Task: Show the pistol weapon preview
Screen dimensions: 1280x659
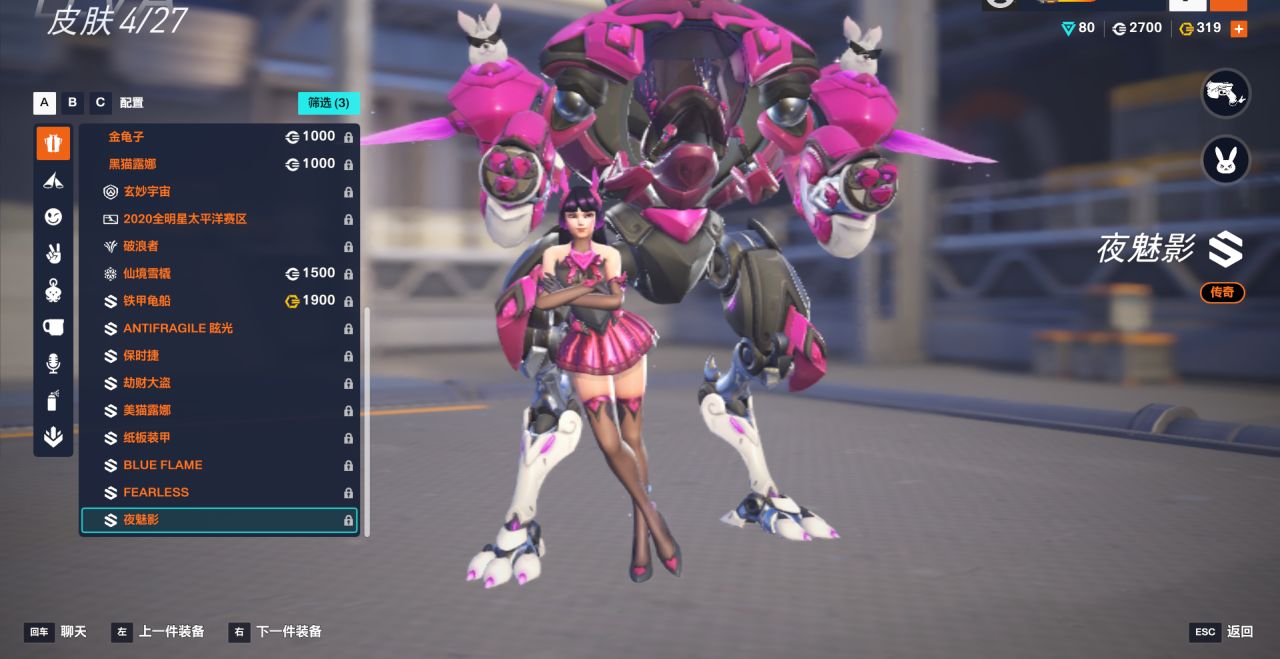Action: [1225, 94]
